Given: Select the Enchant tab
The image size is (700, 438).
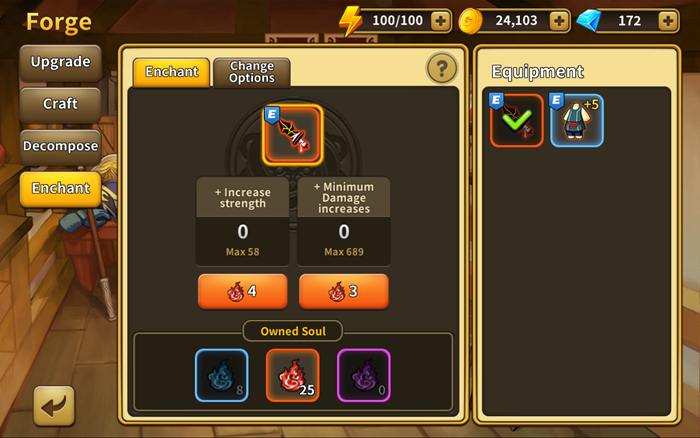Looking at the screenshot, I should point(171,71).
